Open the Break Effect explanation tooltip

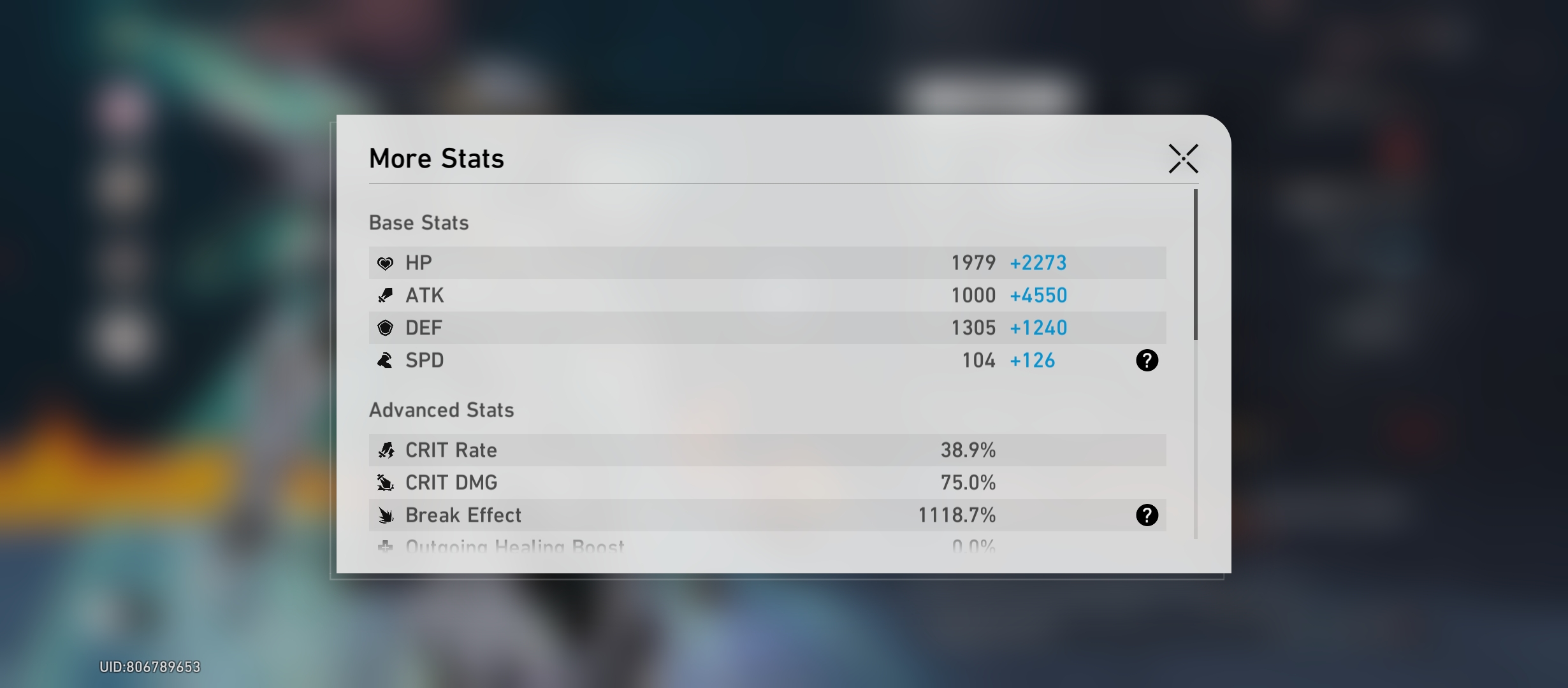coord(1147,515)
